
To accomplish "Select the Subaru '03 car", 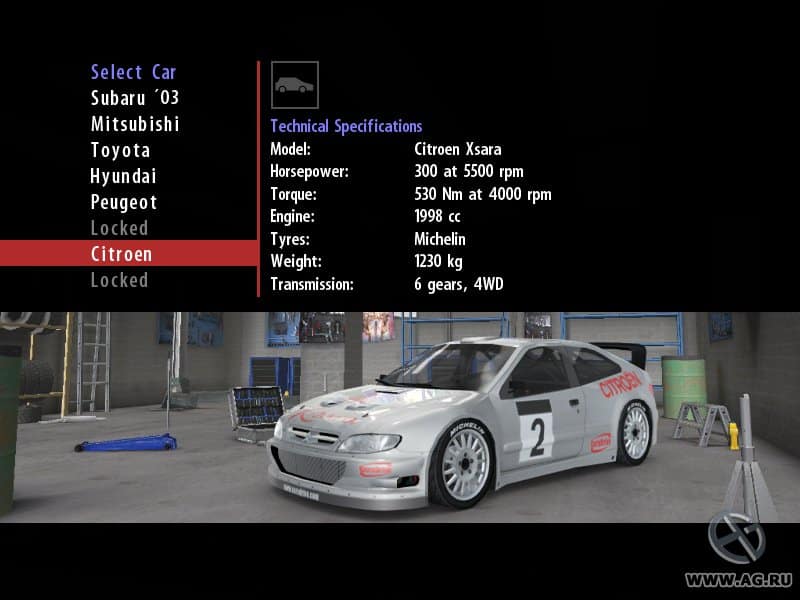I will (x=135, y=98).
